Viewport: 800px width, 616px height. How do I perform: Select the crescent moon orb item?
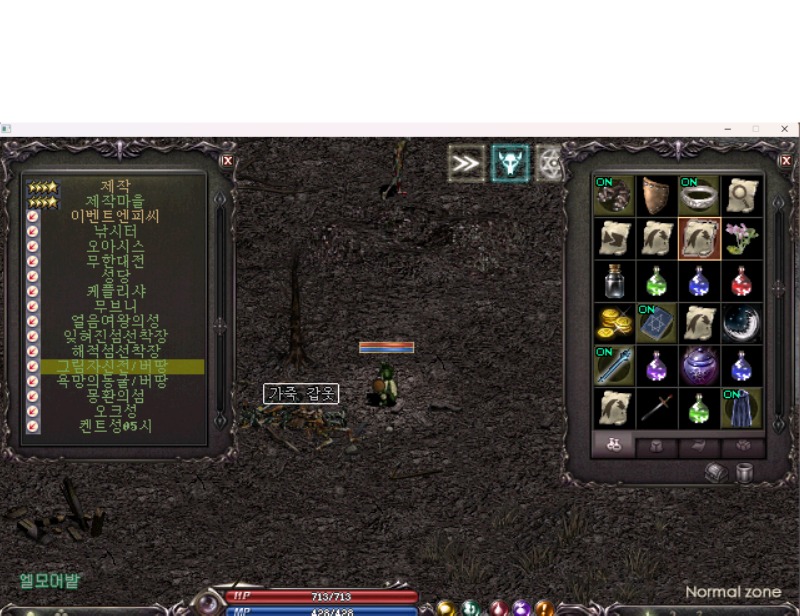coord(741,323)
